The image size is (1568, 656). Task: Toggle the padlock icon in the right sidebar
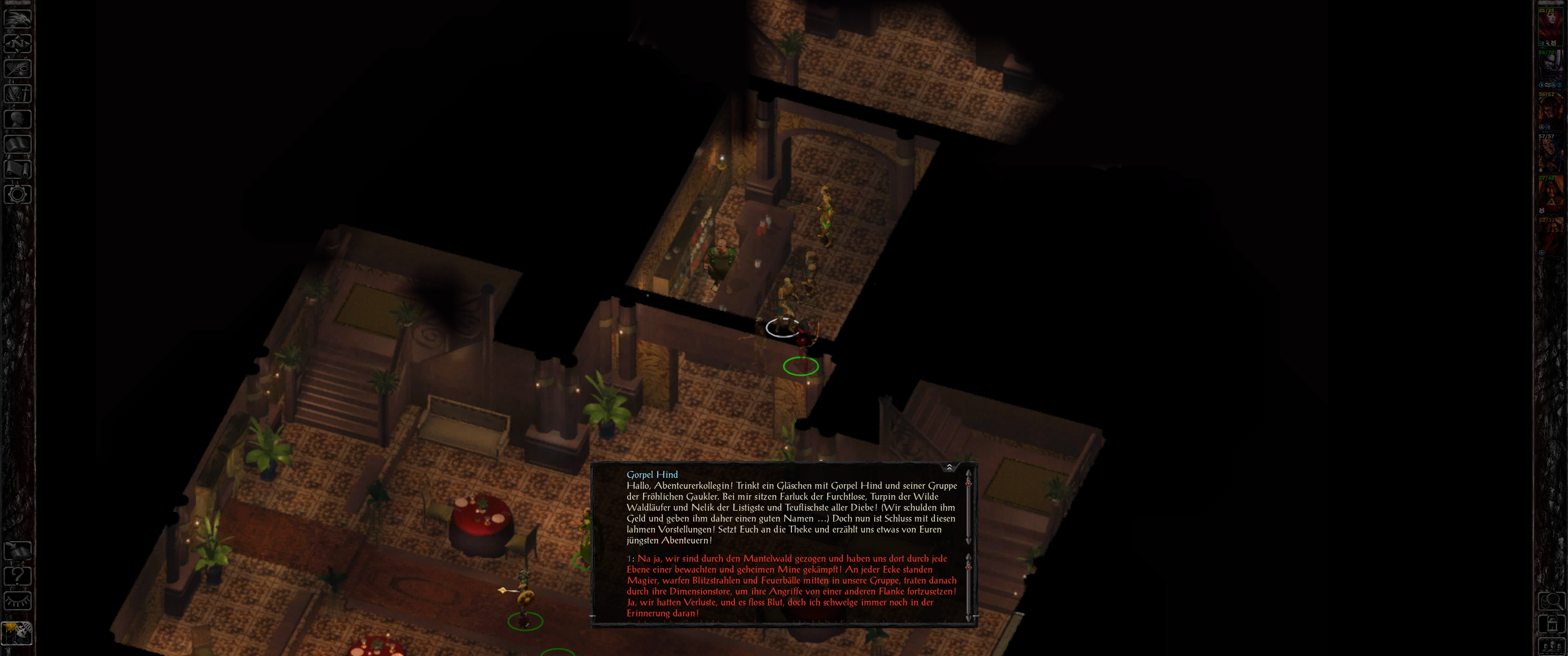point(1551,625)
